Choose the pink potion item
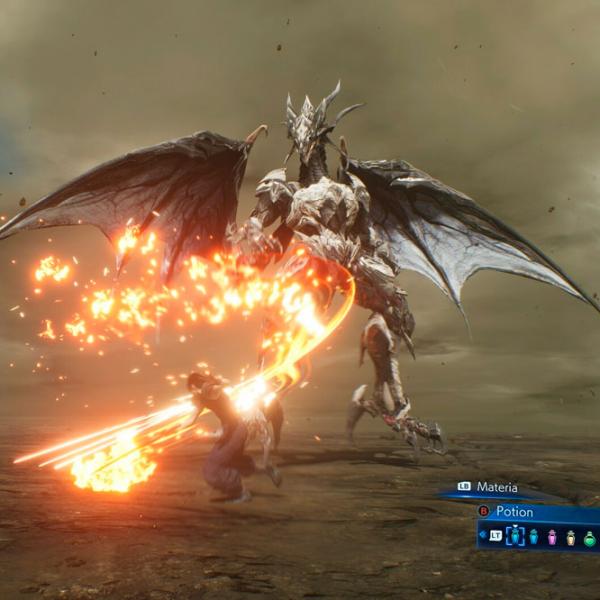 (x=551, y=537)
